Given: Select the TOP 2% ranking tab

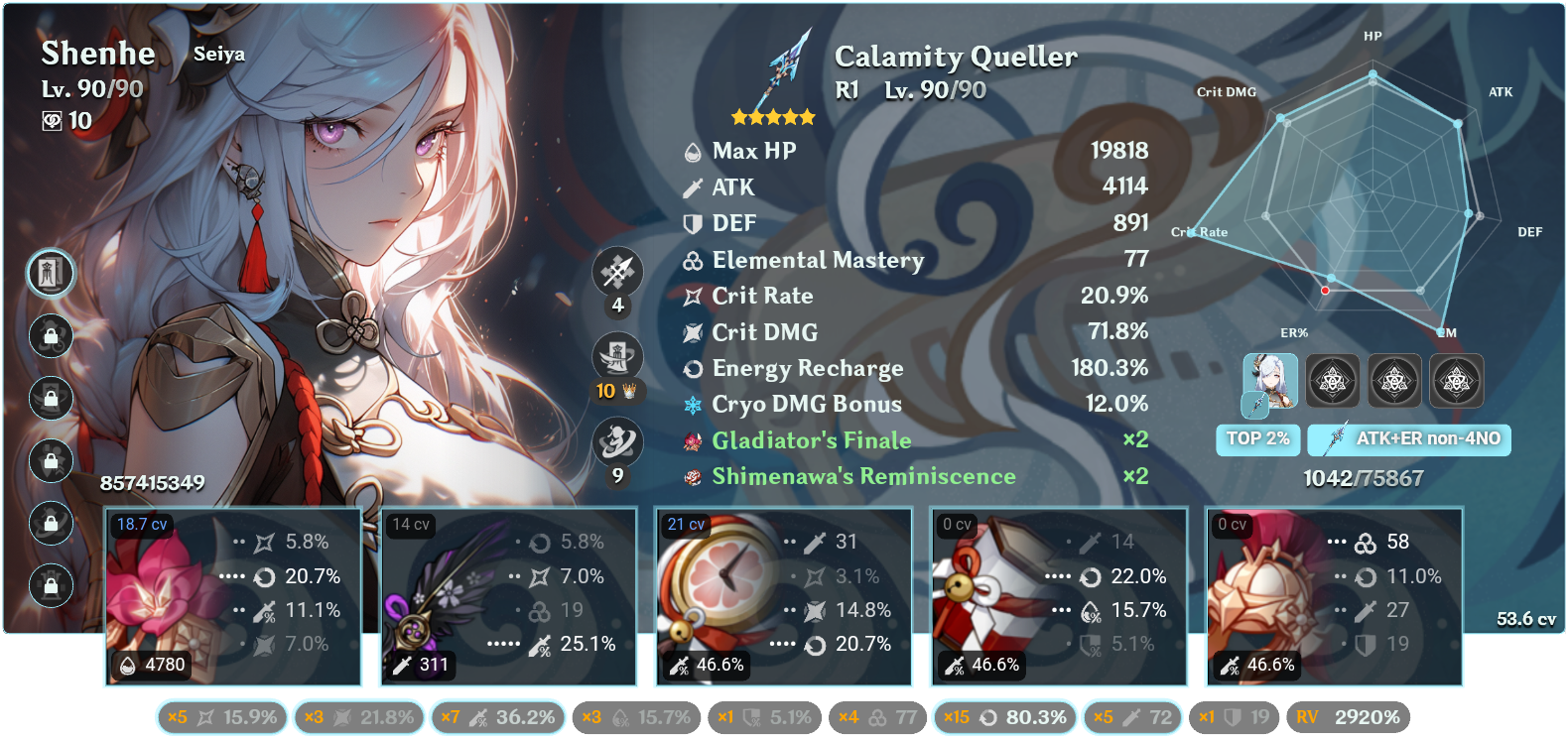Looking at the screenshot, I should pos(1257,438).
